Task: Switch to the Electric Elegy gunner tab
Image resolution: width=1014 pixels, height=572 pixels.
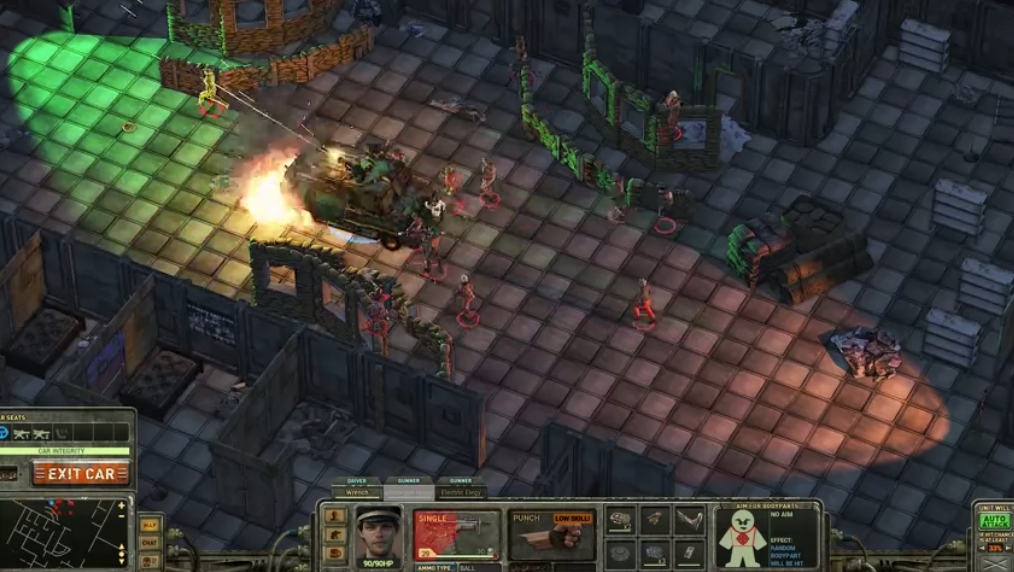Action: pyautogui.click(x=461, y=492)
